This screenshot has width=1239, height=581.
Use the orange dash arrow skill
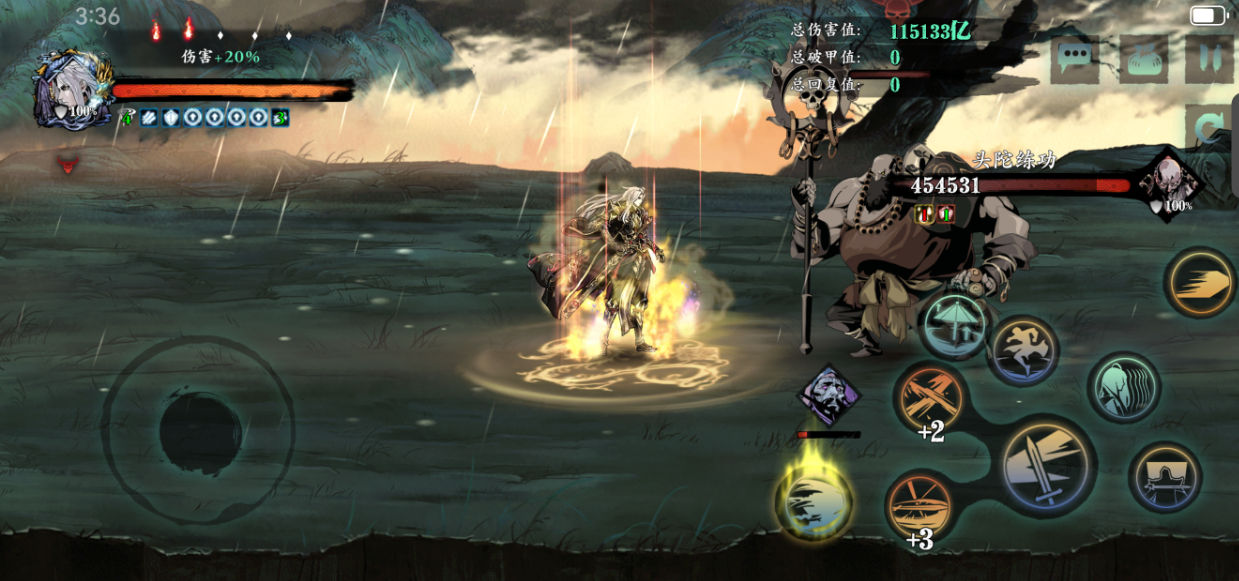[x=1201, y=283]
